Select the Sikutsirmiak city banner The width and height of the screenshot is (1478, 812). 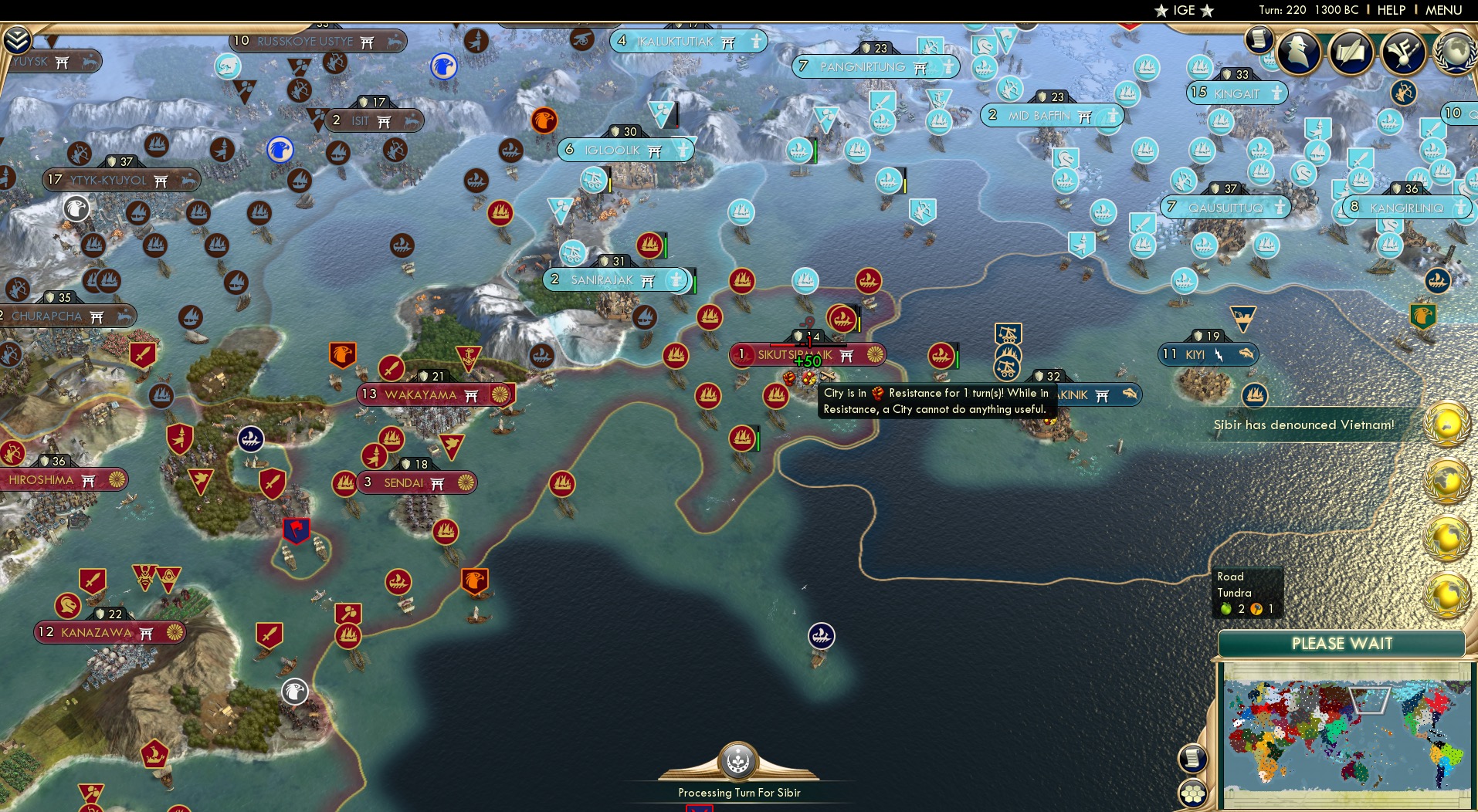click(808, 354)
